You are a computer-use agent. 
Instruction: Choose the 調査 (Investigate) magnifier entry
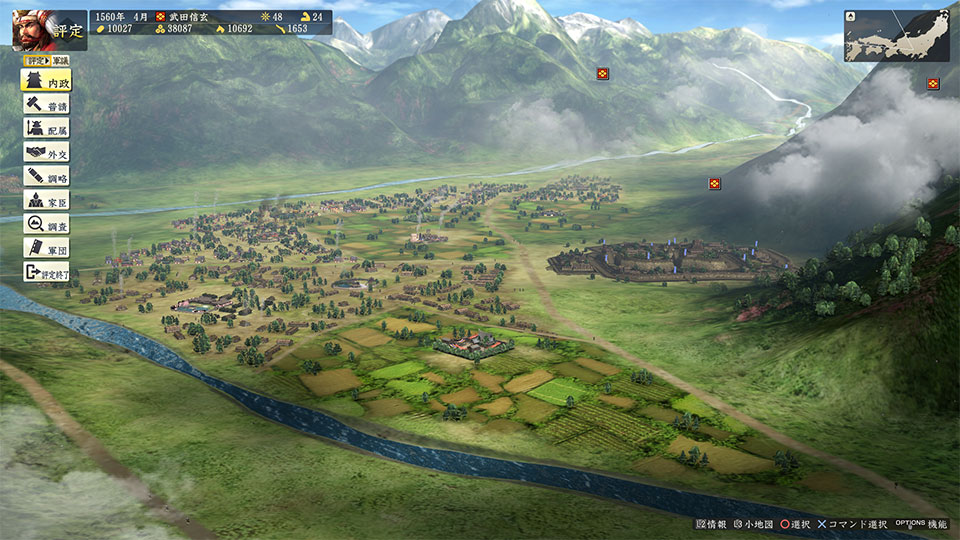pos(47,224)
